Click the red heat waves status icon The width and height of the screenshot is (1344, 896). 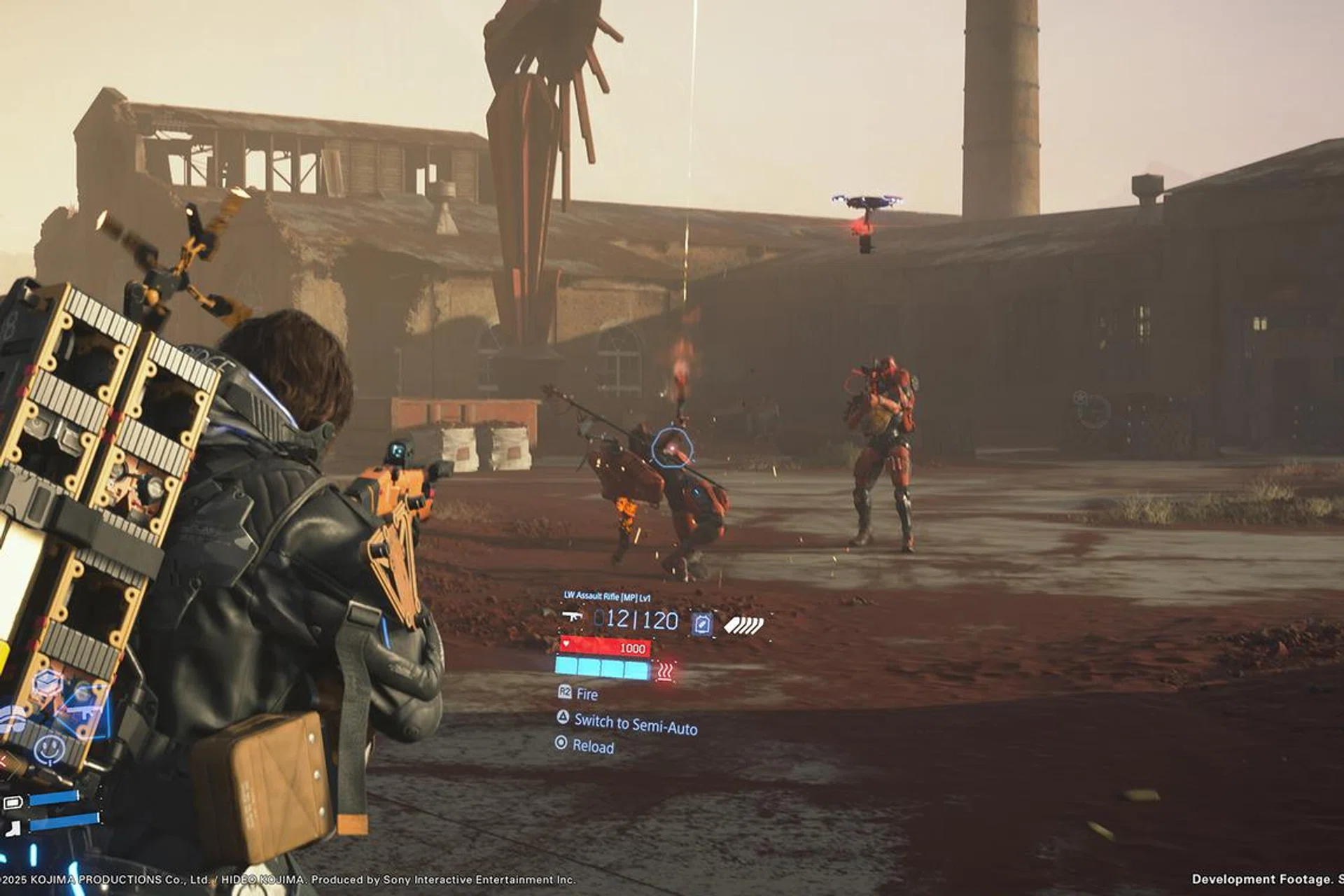tap(664, 673)
